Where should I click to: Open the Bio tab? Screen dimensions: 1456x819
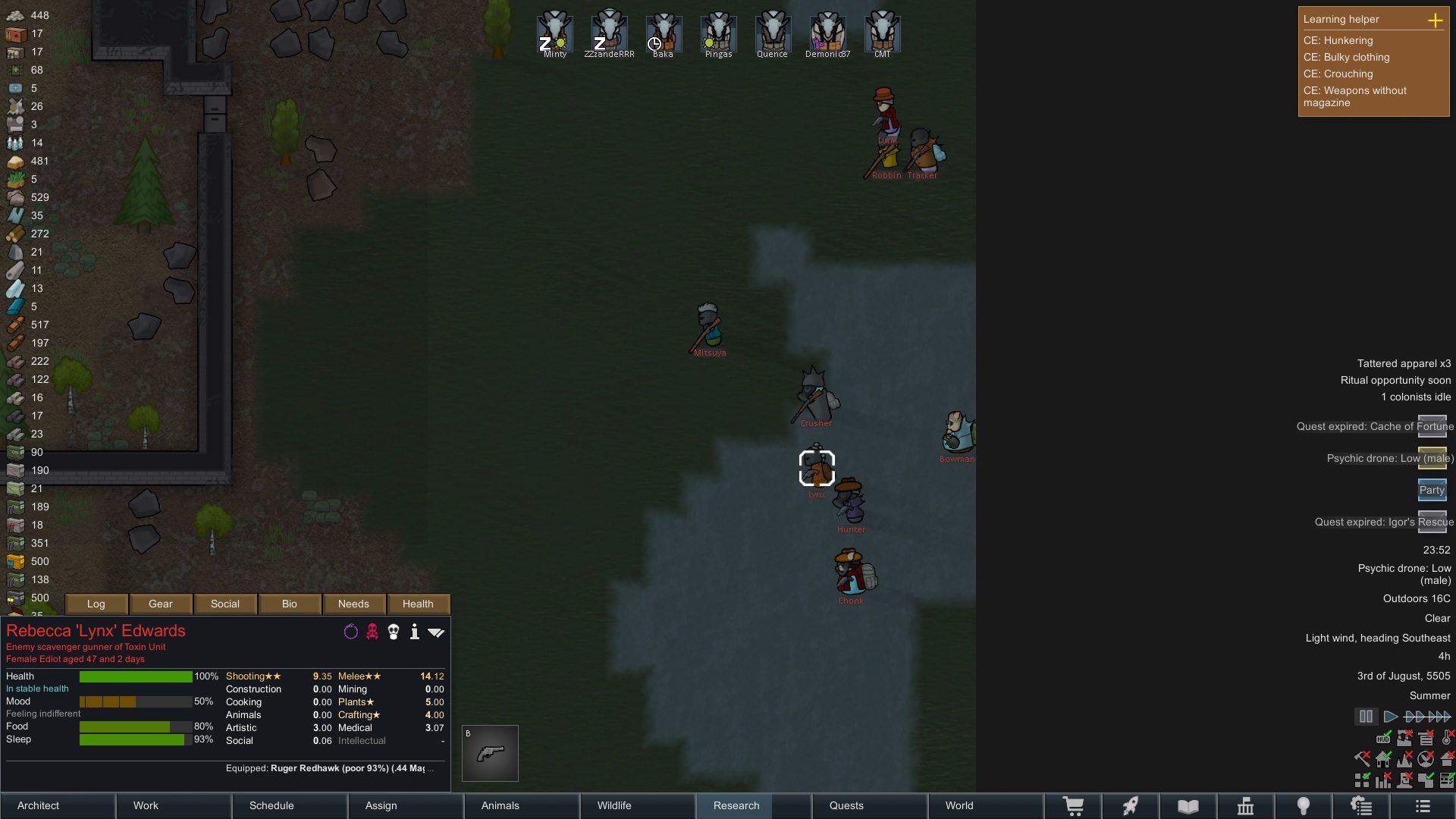coord(290,604)
